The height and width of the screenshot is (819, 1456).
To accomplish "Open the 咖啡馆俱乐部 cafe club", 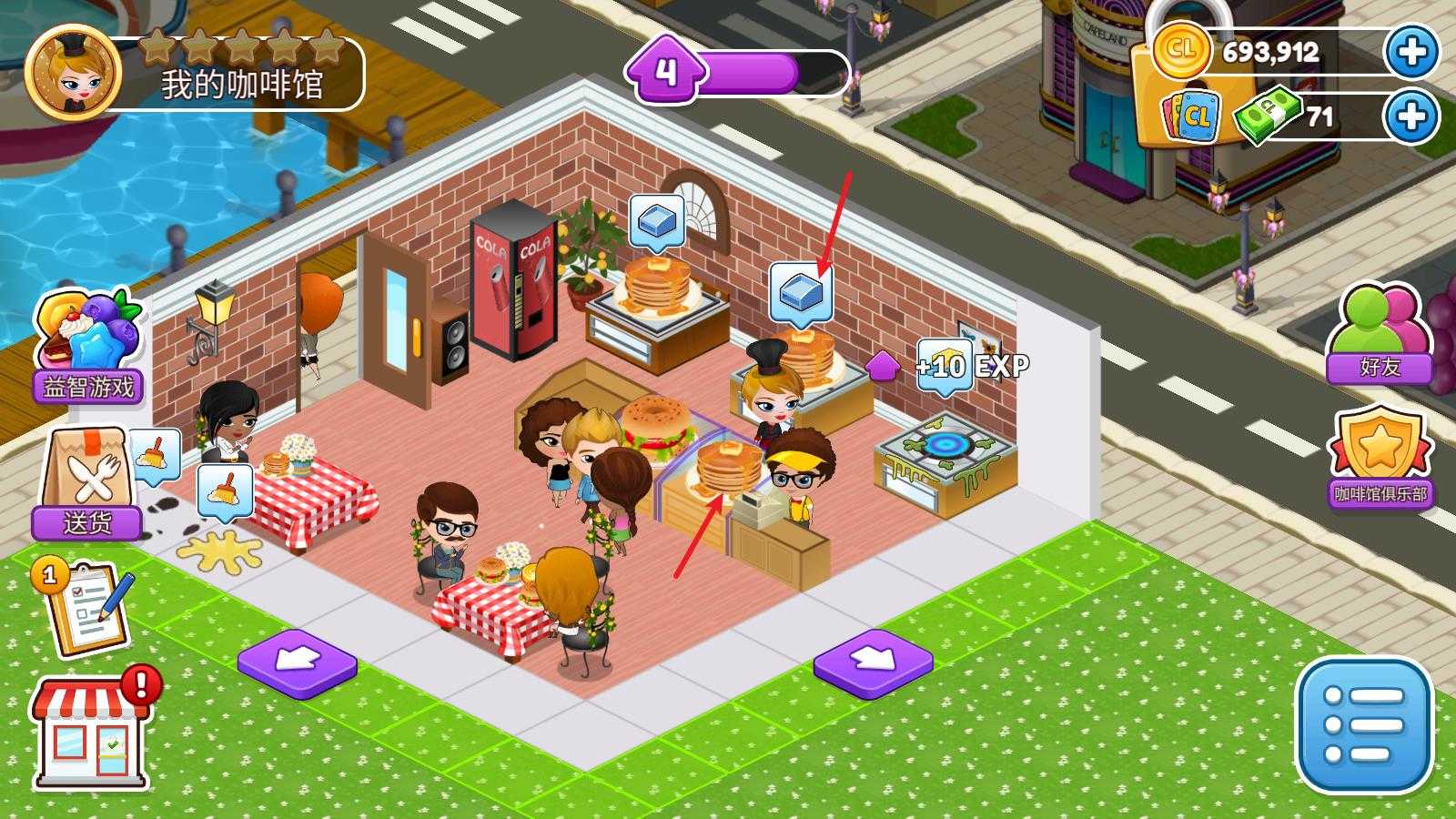I will coord(1380,460).
